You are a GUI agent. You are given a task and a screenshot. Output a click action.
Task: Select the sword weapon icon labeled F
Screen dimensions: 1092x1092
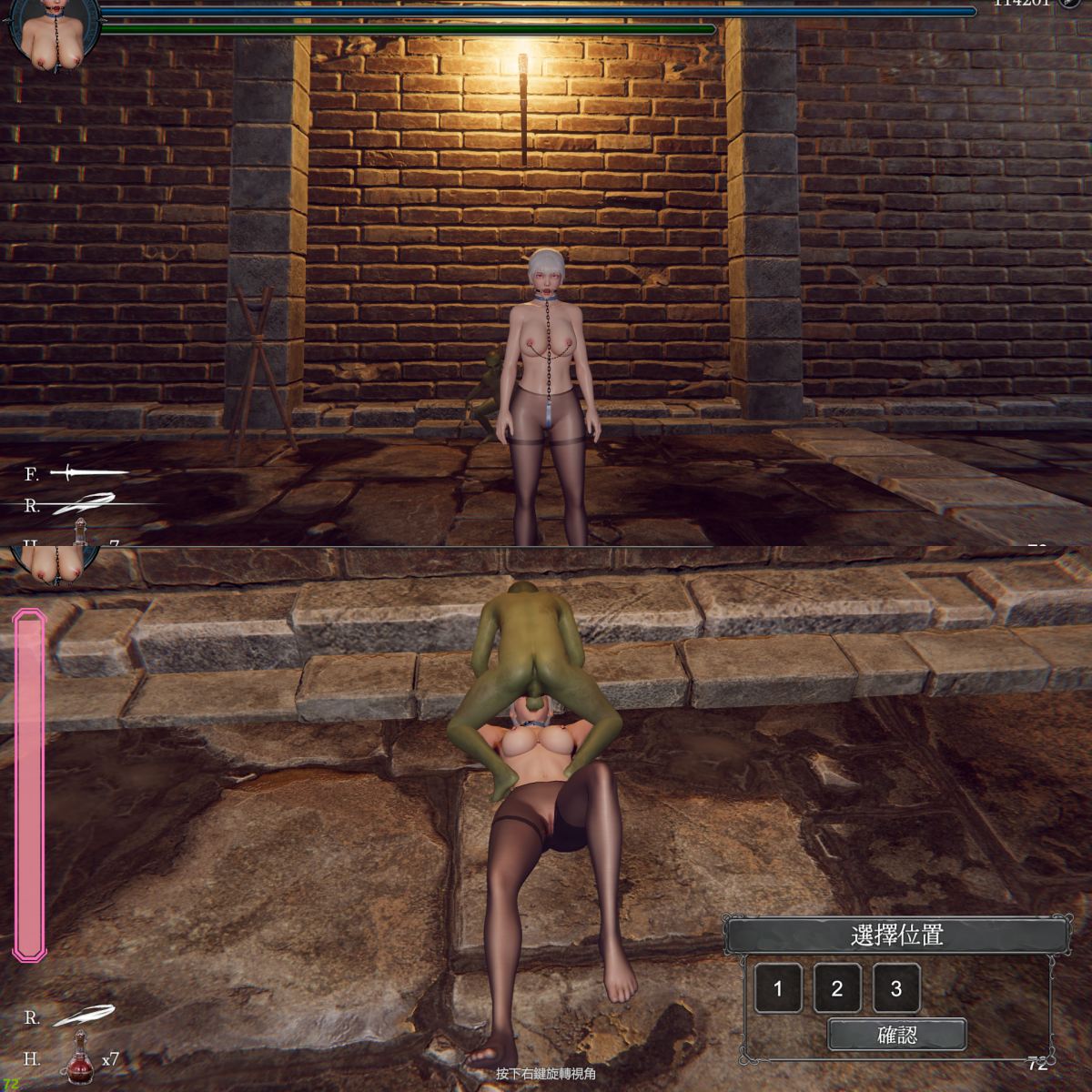tap(88, 472)
